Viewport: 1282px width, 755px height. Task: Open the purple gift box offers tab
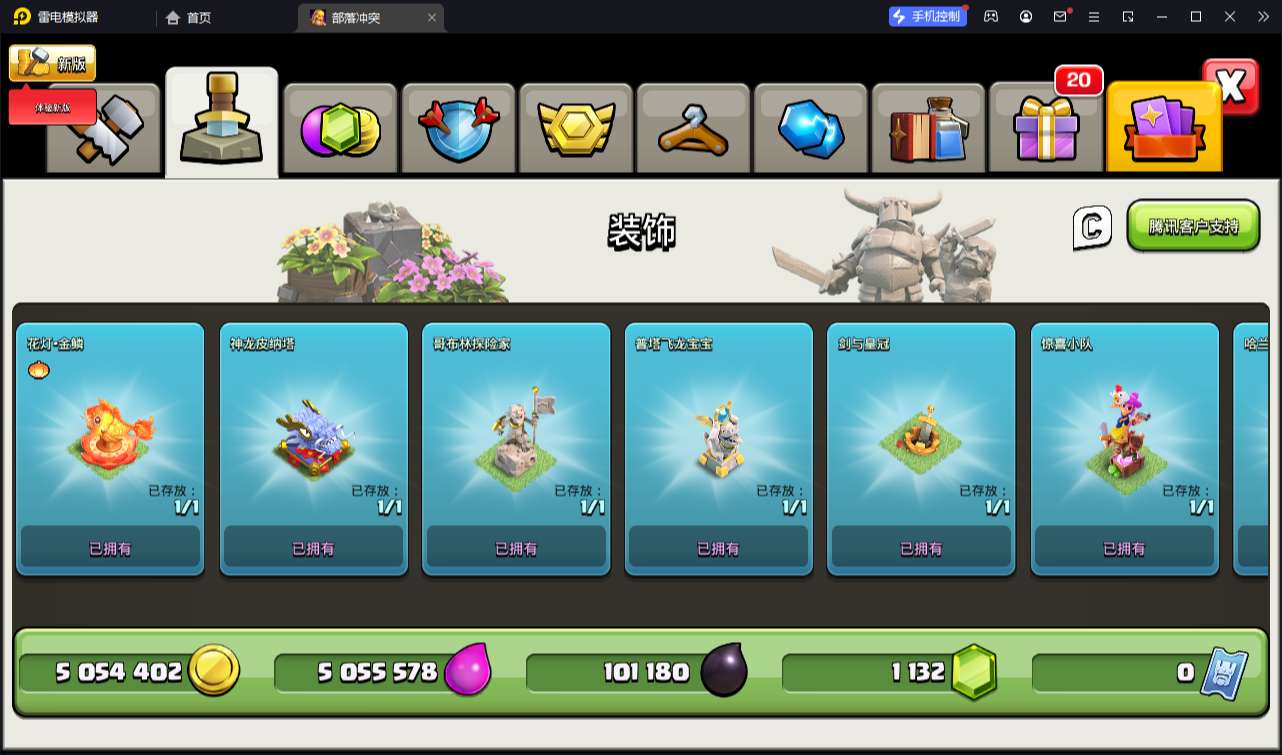1046,129
